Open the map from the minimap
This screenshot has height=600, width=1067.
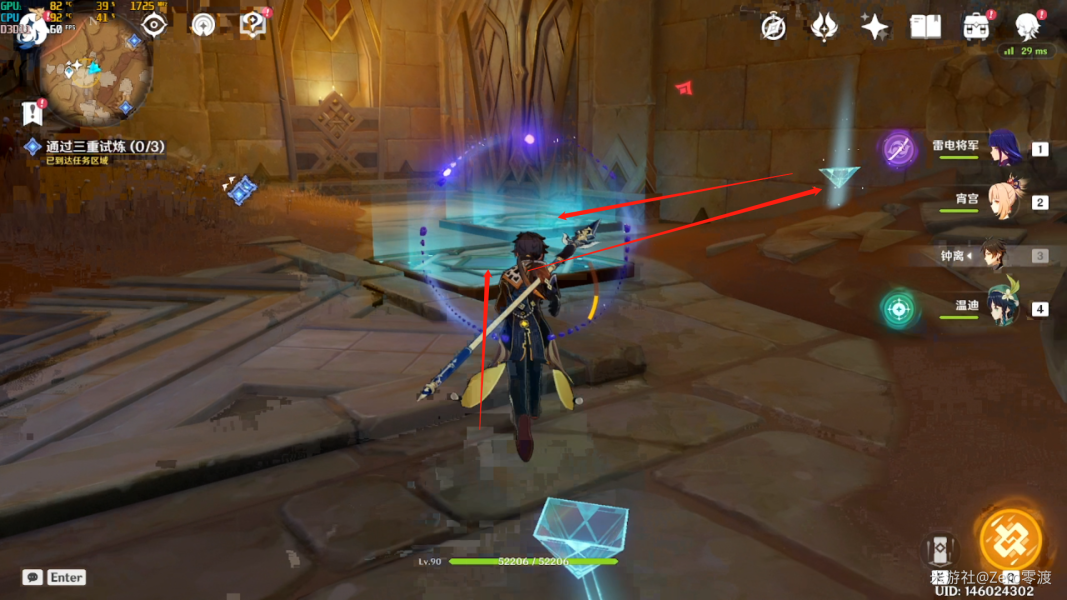[95, 72]
